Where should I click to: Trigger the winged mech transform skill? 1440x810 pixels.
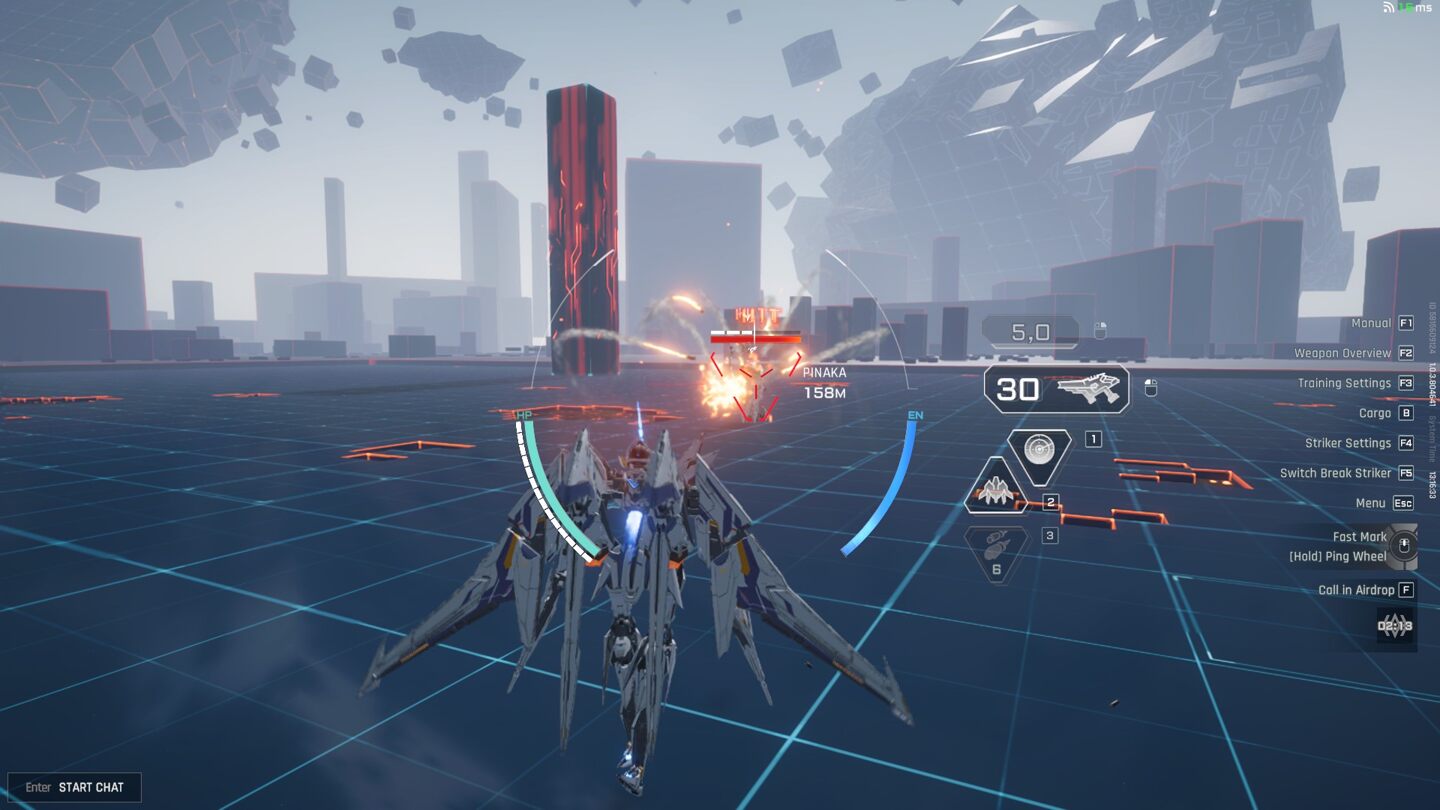996,489
